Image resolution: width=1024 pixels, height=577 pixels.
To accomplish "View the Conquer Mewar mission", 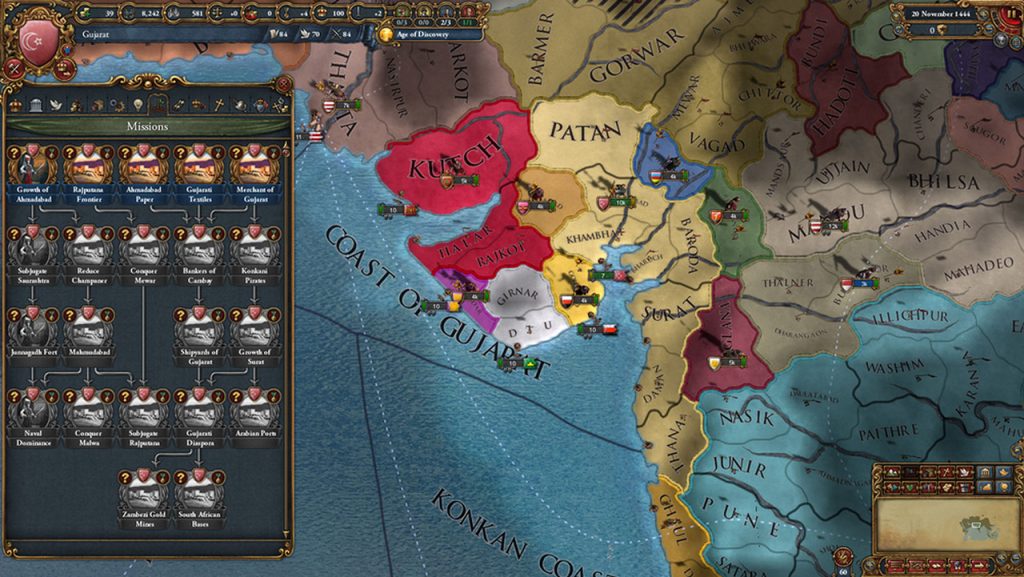I will click(143, 247).
